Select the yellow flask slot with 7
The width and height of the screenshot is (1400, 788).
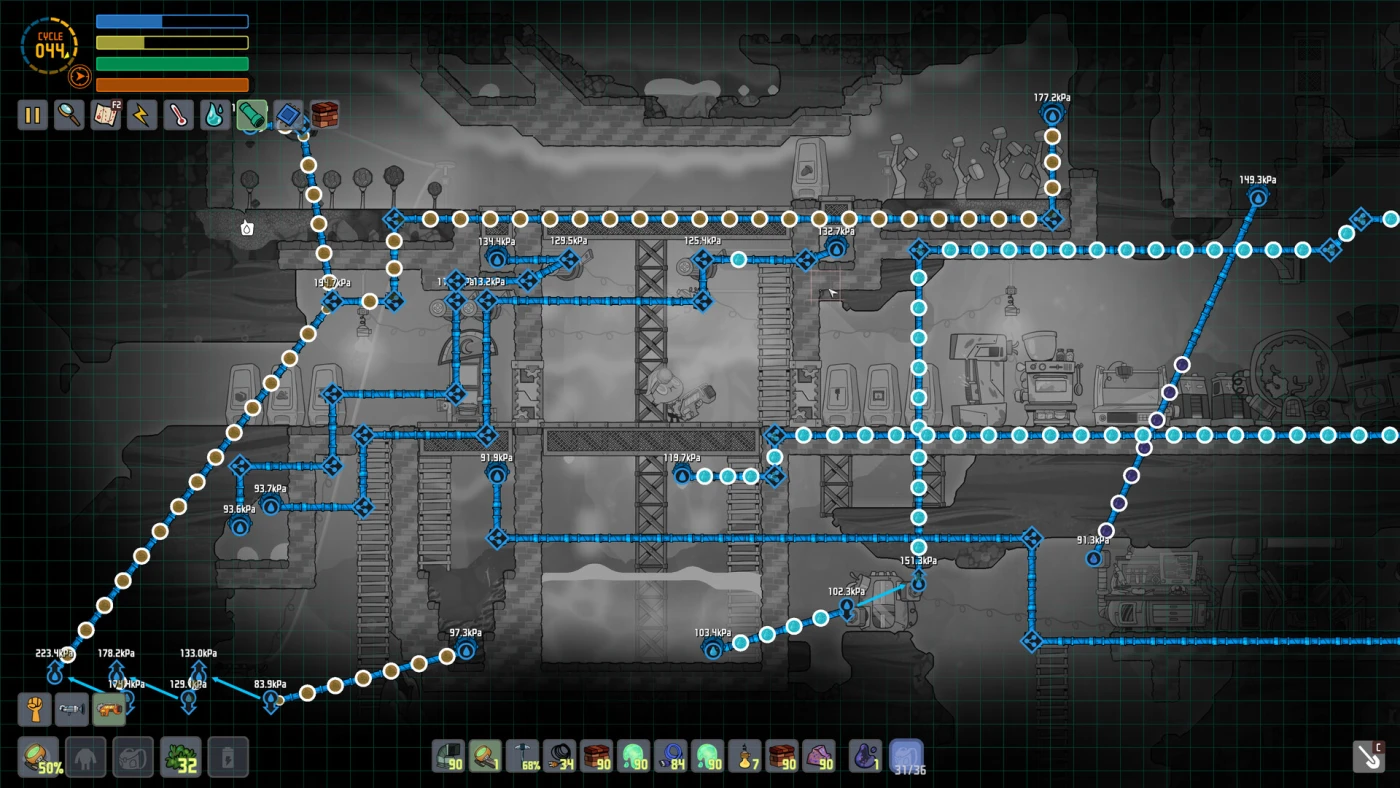click(744, 756)
